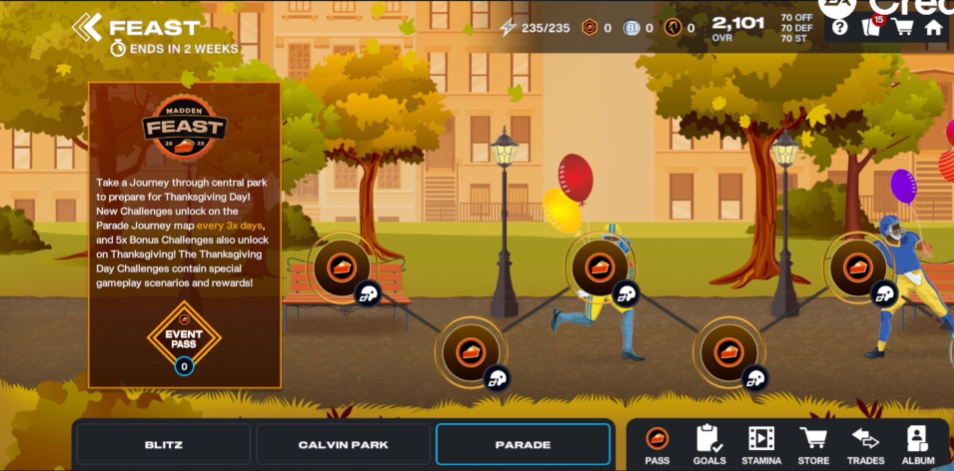954x471 pixels.
Task: Visit the Store from bottom toolbar
Action: pyautogui.click(x=813, y=445)
